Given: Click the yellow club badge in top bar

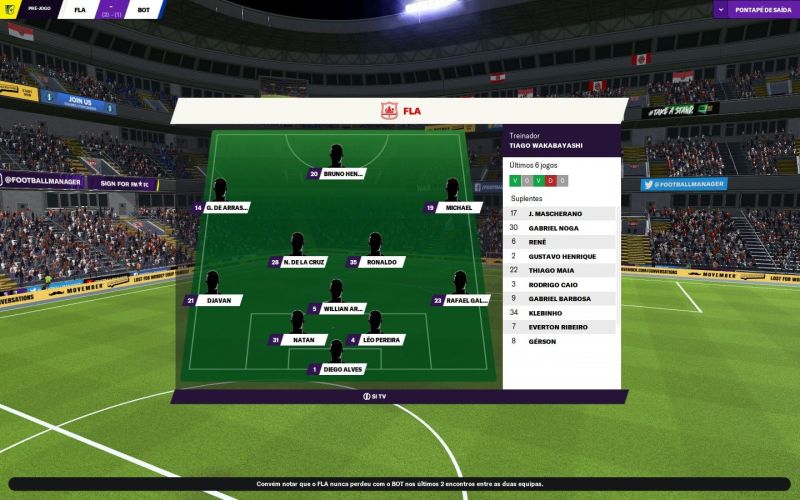Looking at the screenshot, I should [x=9, y=9].
